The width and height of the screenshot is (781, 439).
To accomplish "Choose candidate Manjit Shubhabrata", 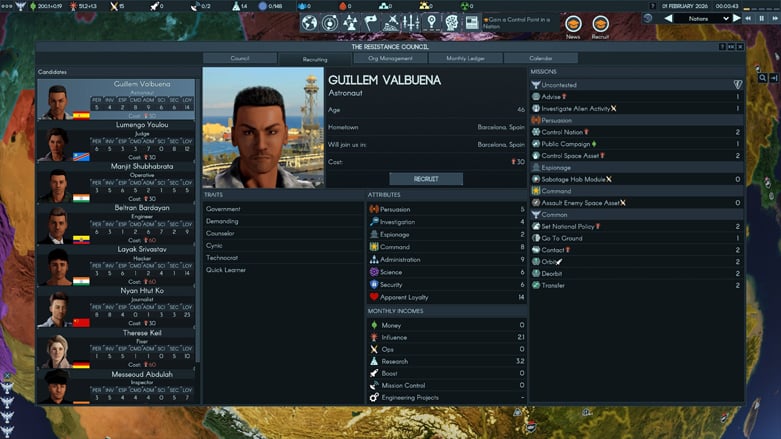I will point(117,182).
